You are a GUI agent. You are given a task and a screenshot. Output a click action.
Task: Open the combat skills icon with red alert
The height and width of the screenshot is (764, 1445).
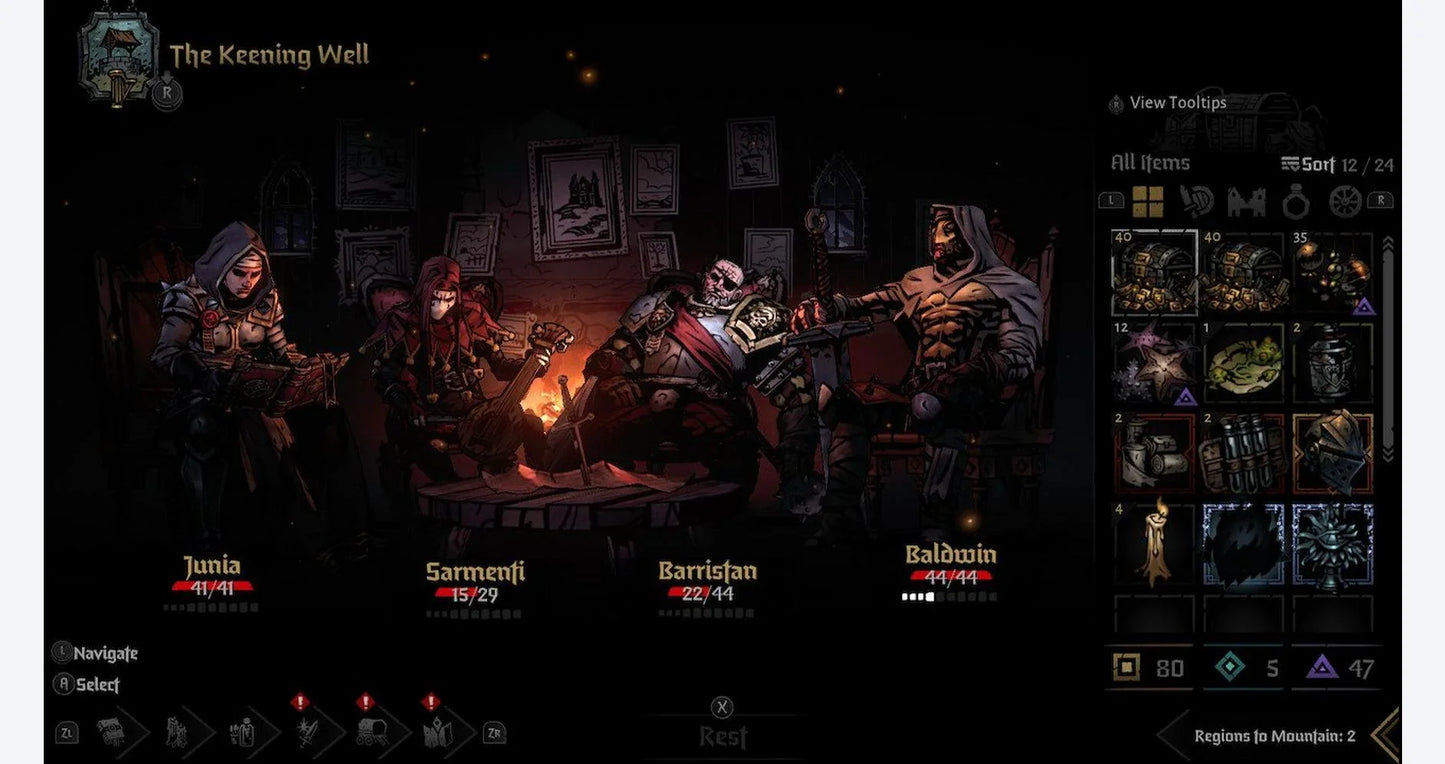tap(307, 733)
